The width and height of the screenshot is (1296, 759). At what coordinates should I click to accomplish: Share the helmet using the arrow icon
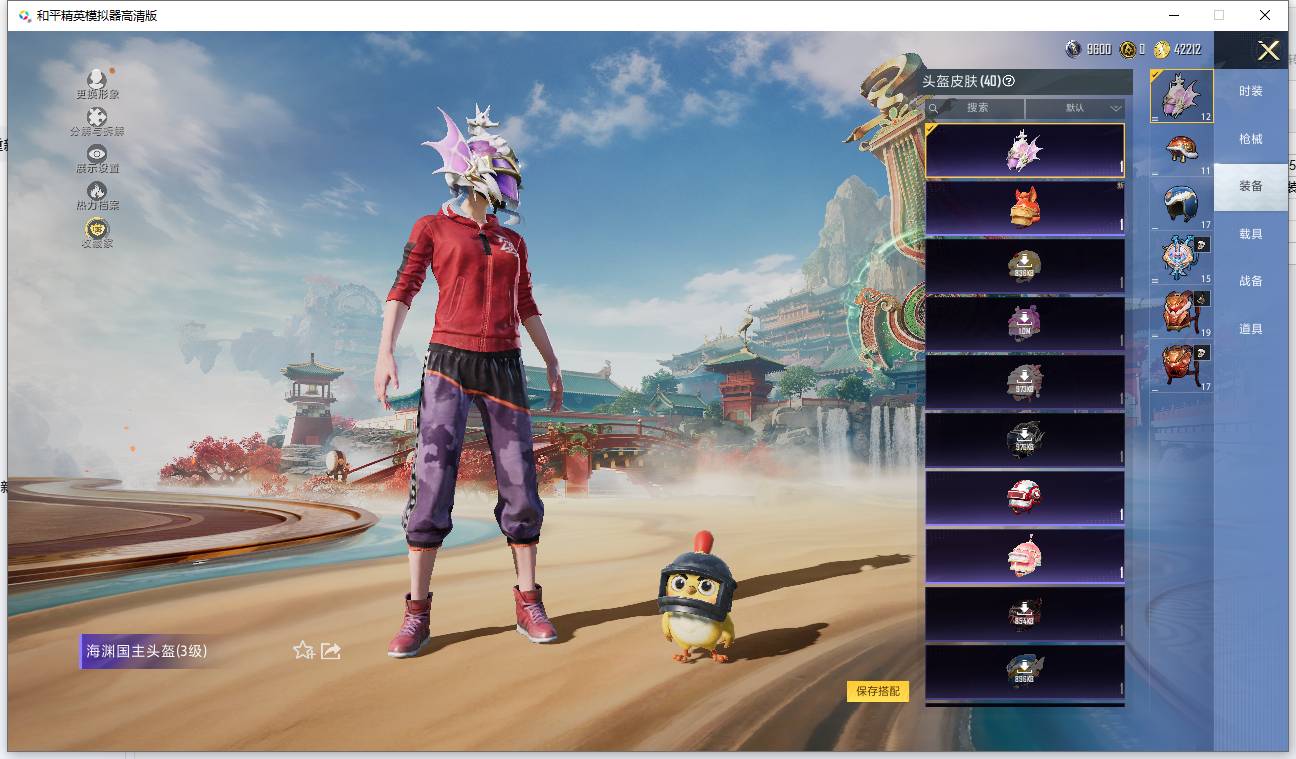[x=331, y=651]
